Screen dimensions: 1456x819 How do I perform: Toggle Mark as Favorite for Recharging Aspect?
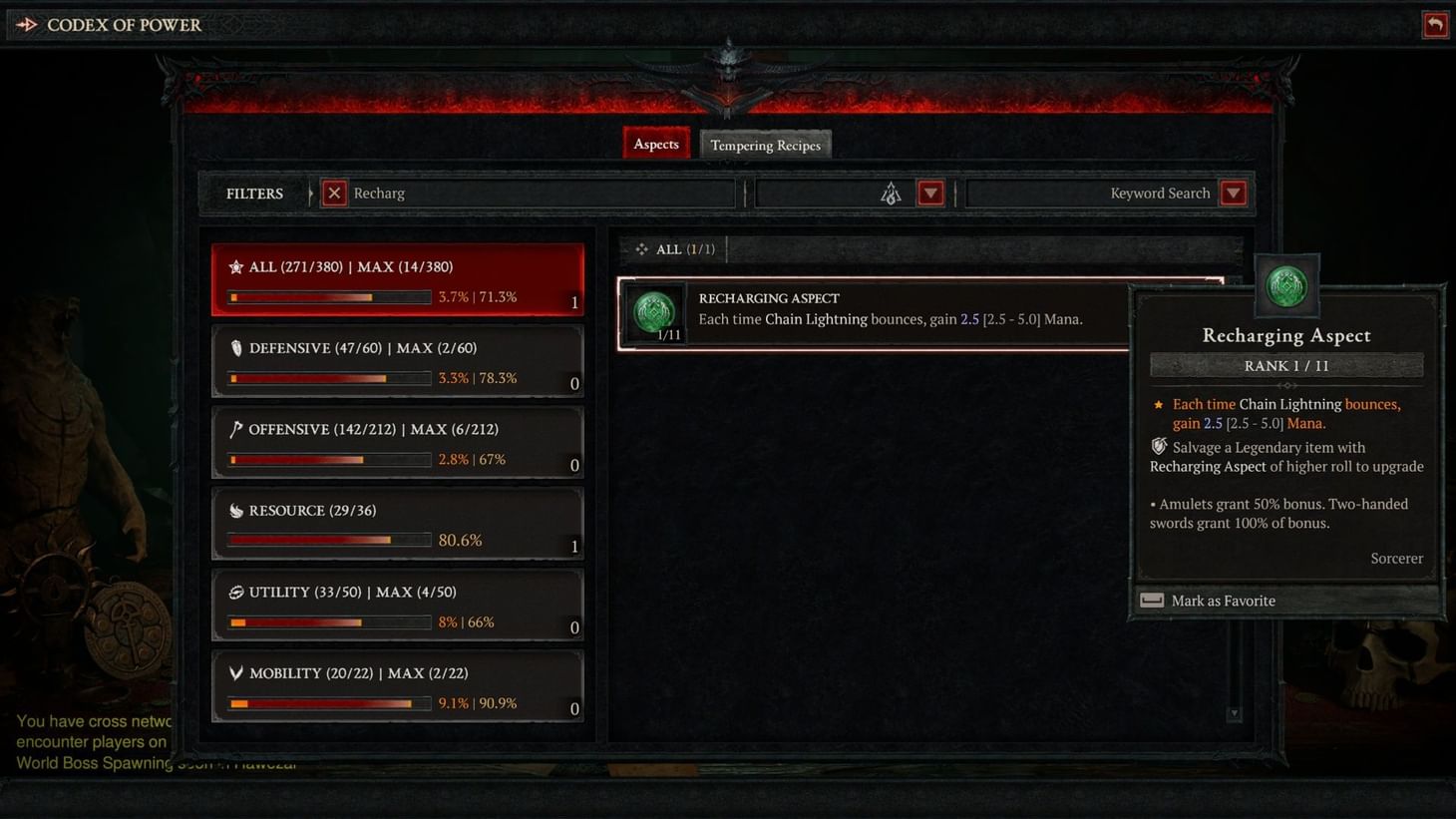pyautogui.click(x=1223, y=600)
